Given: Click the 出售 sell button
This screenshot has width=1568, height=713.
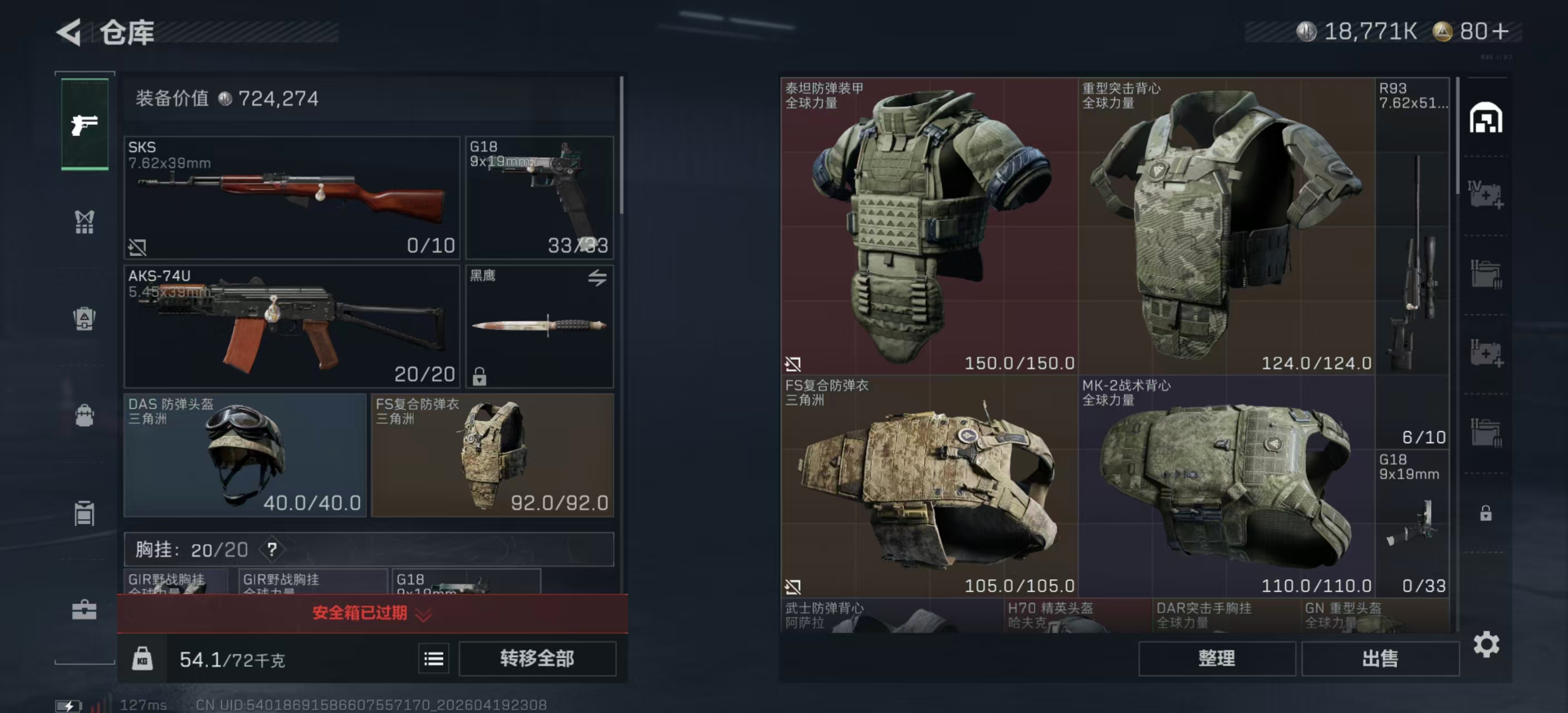Looking at the screenshot, I should click(x=1380, y=658).
